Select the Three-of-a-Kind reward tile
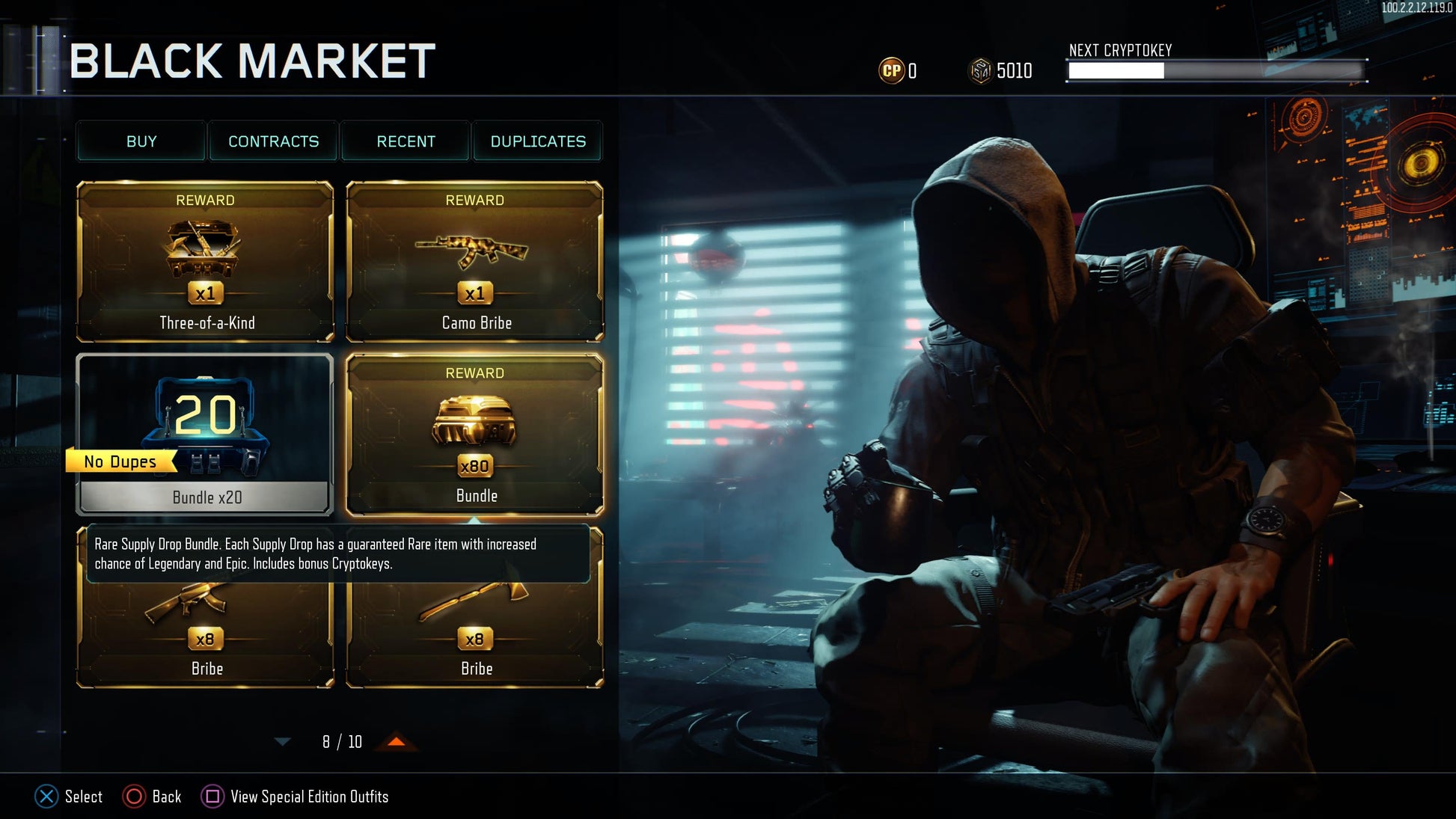The height and width of the screenshot is (819, 1456). point(205,261)
